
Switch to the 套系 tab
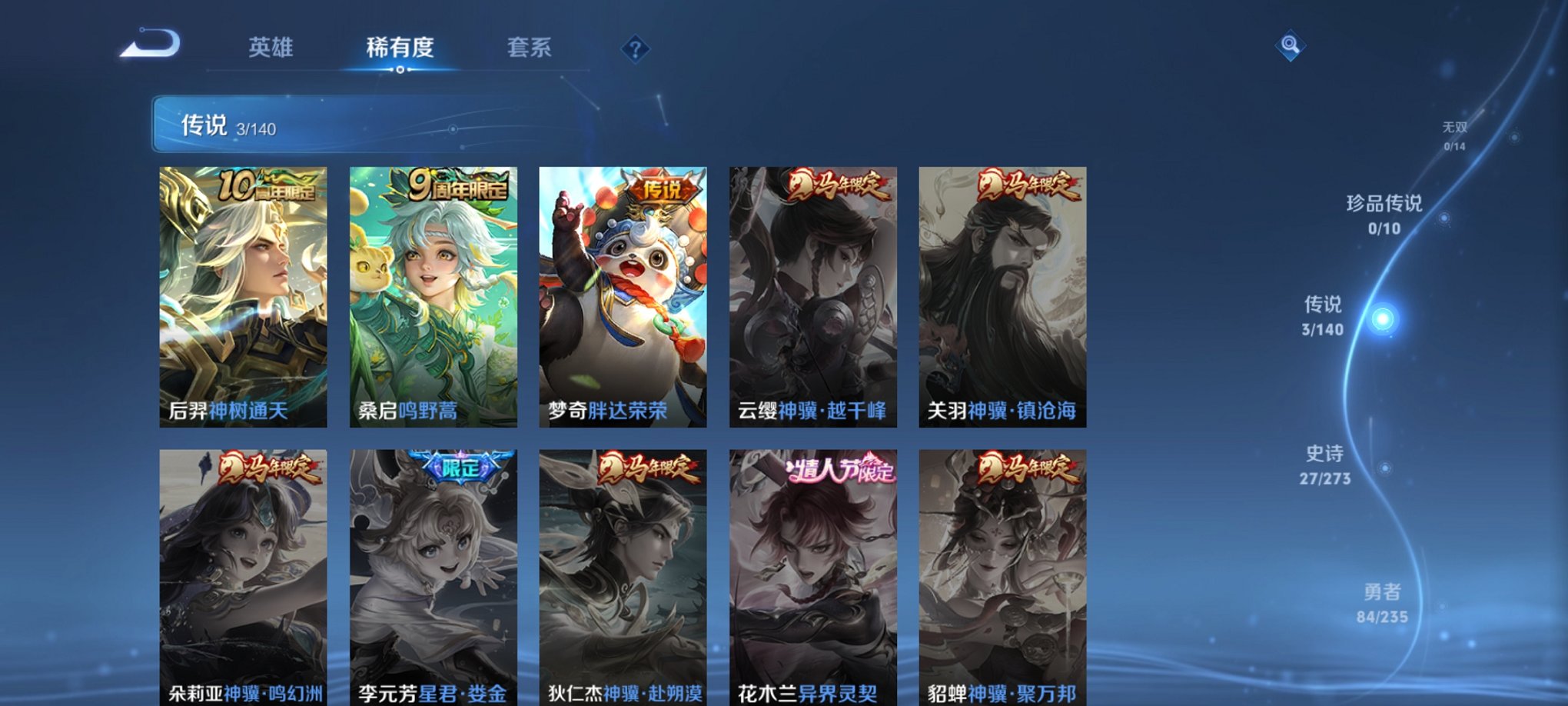pyautogui.click(x=536, y=48)
